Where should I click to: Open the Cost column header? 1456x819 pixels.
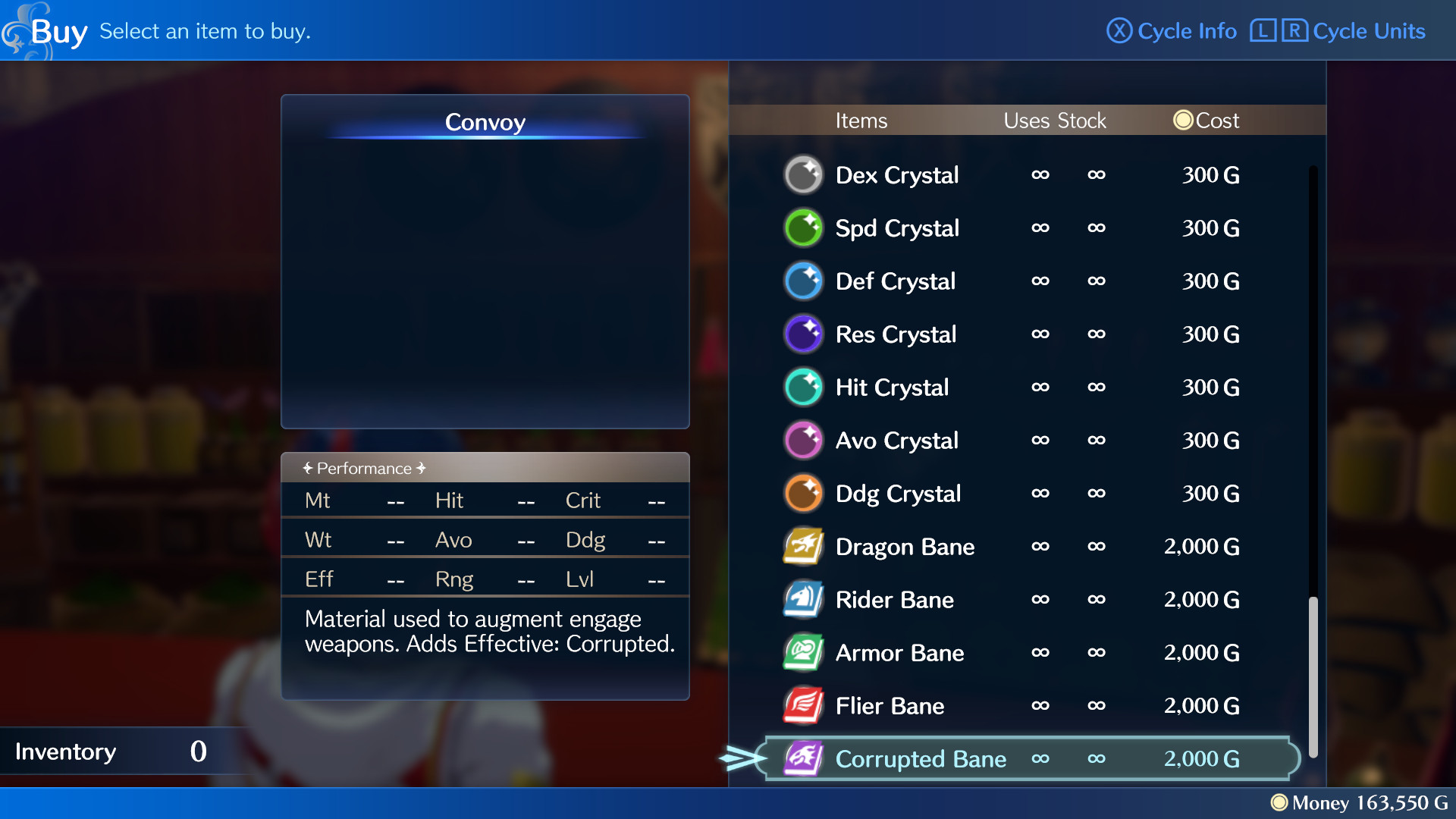click(x=1206, y=120)
